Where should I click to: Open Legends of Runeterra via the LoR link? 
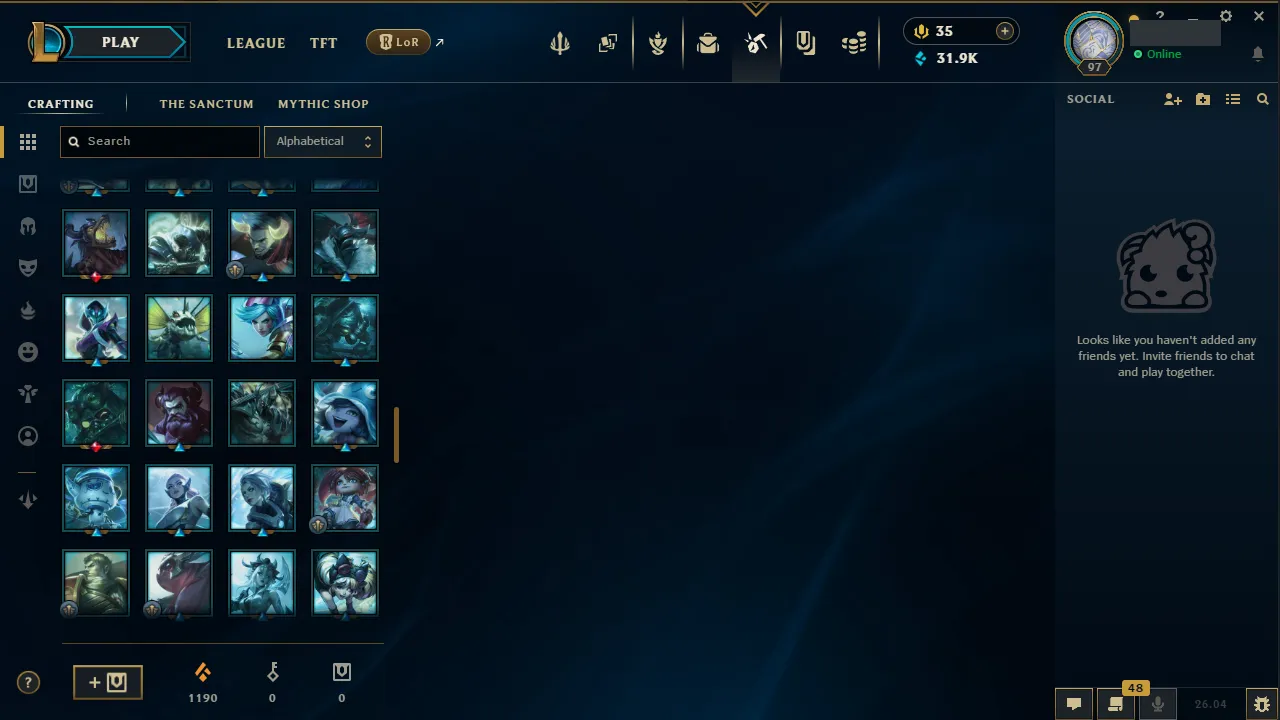point(399,42)
